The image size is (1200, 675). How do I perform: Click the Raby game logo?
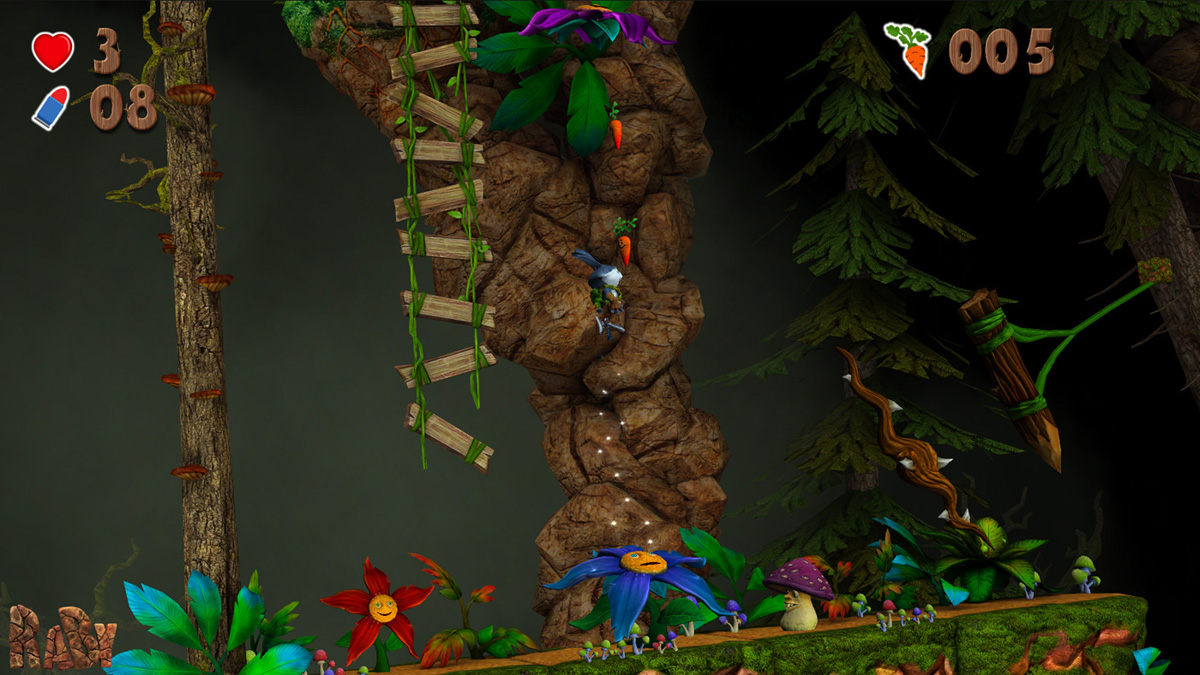[x=61, y=636]
